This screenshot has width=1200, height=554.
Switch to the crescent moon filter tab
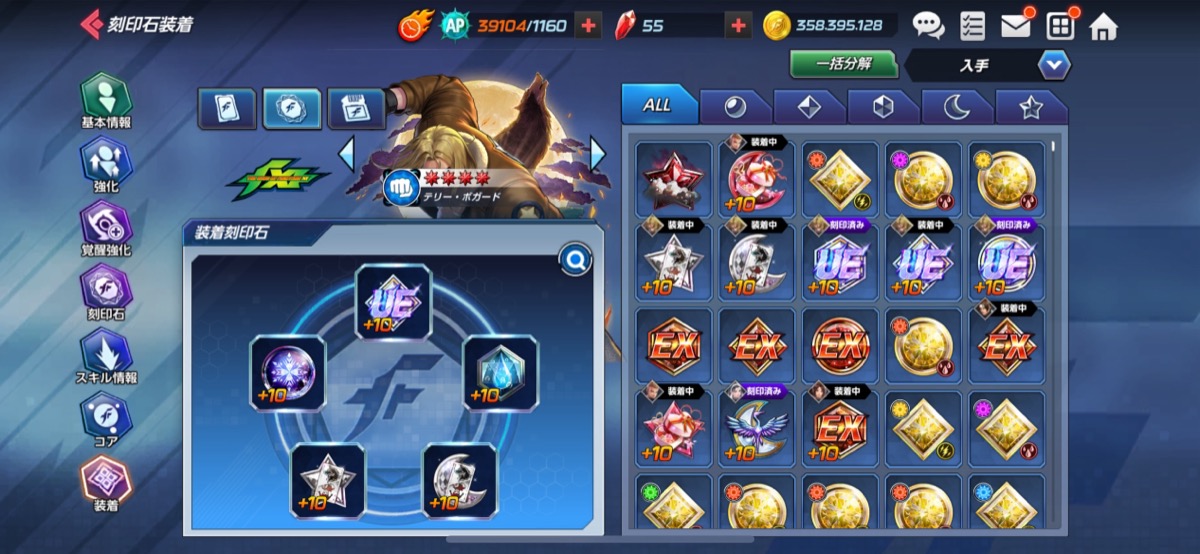click(x=955, y=107)
